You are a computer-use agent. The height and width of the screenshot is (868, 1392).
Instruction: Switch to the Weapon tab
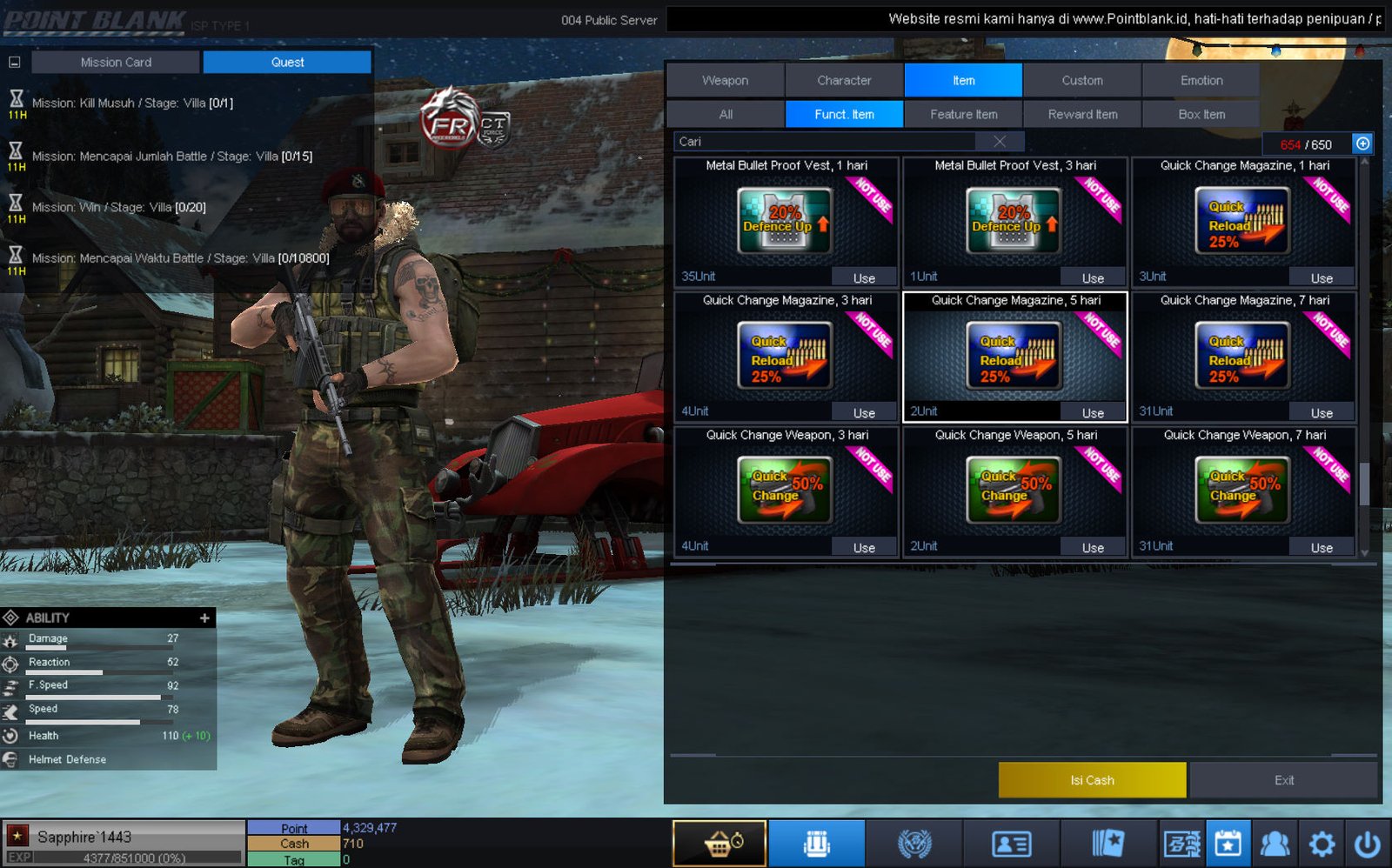(725, 80)
